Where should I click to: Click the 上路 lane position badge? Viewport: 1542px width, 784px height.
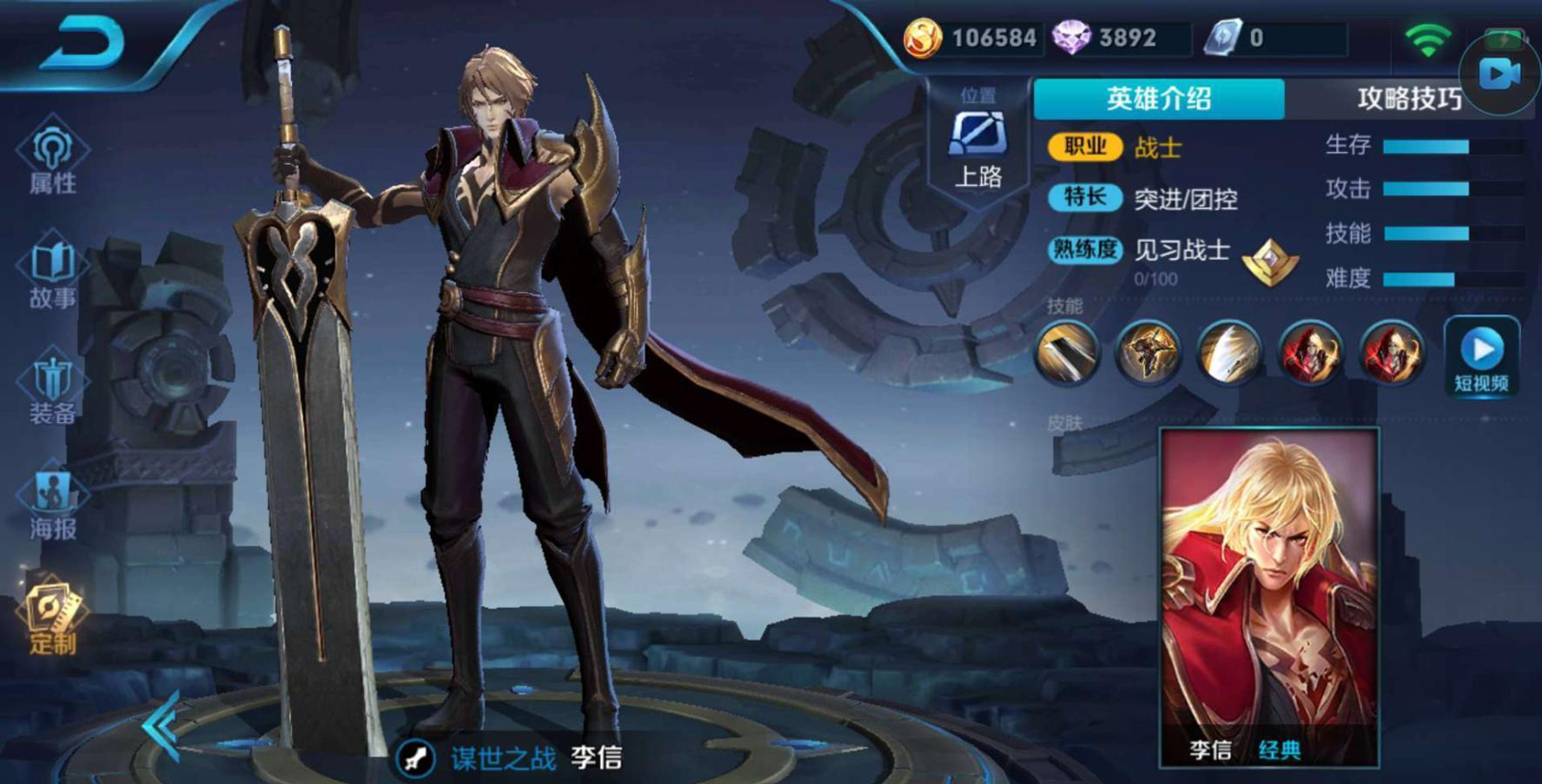pos(978,144)
